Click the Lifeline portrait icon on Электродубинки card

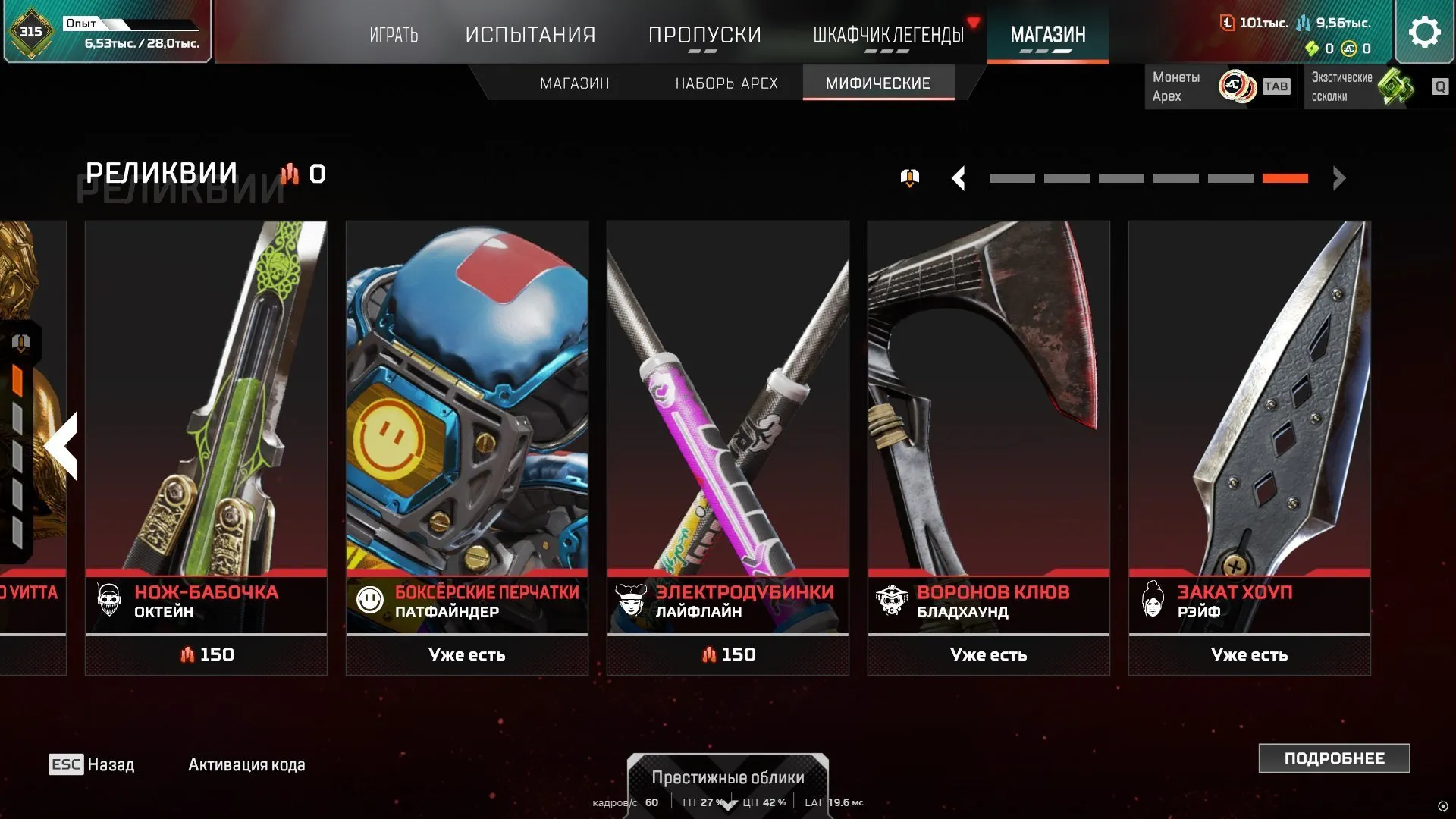tap(630, 600)
